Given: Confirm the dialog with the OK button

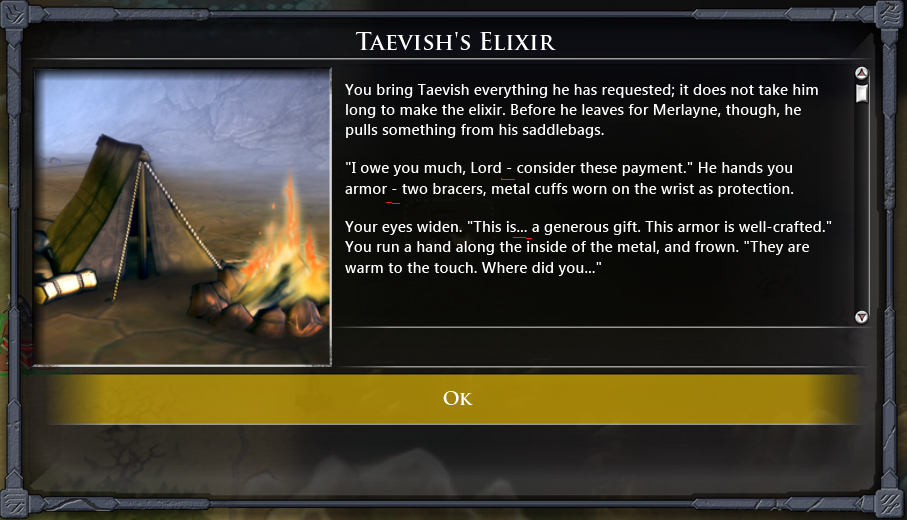Looking at the screenshot, I should point(456,398).
